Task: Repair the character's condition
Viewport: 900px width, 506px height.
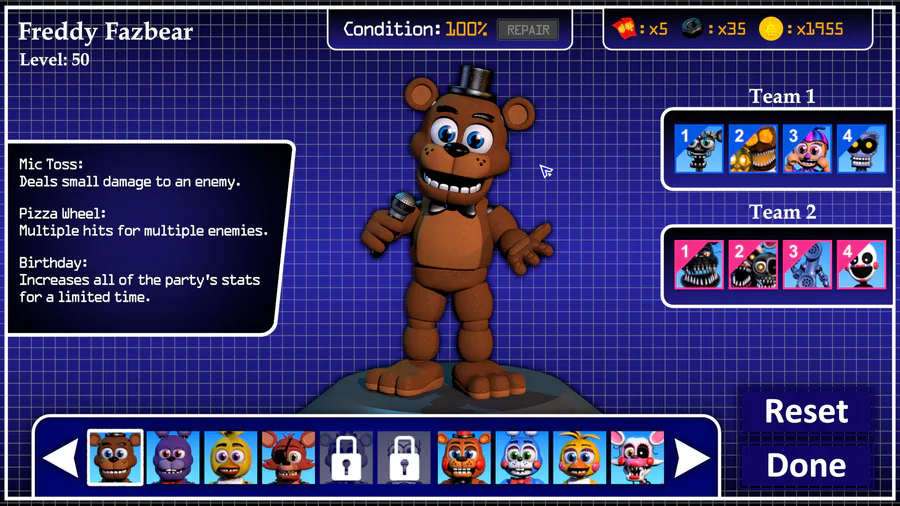Action: [528, 30]
